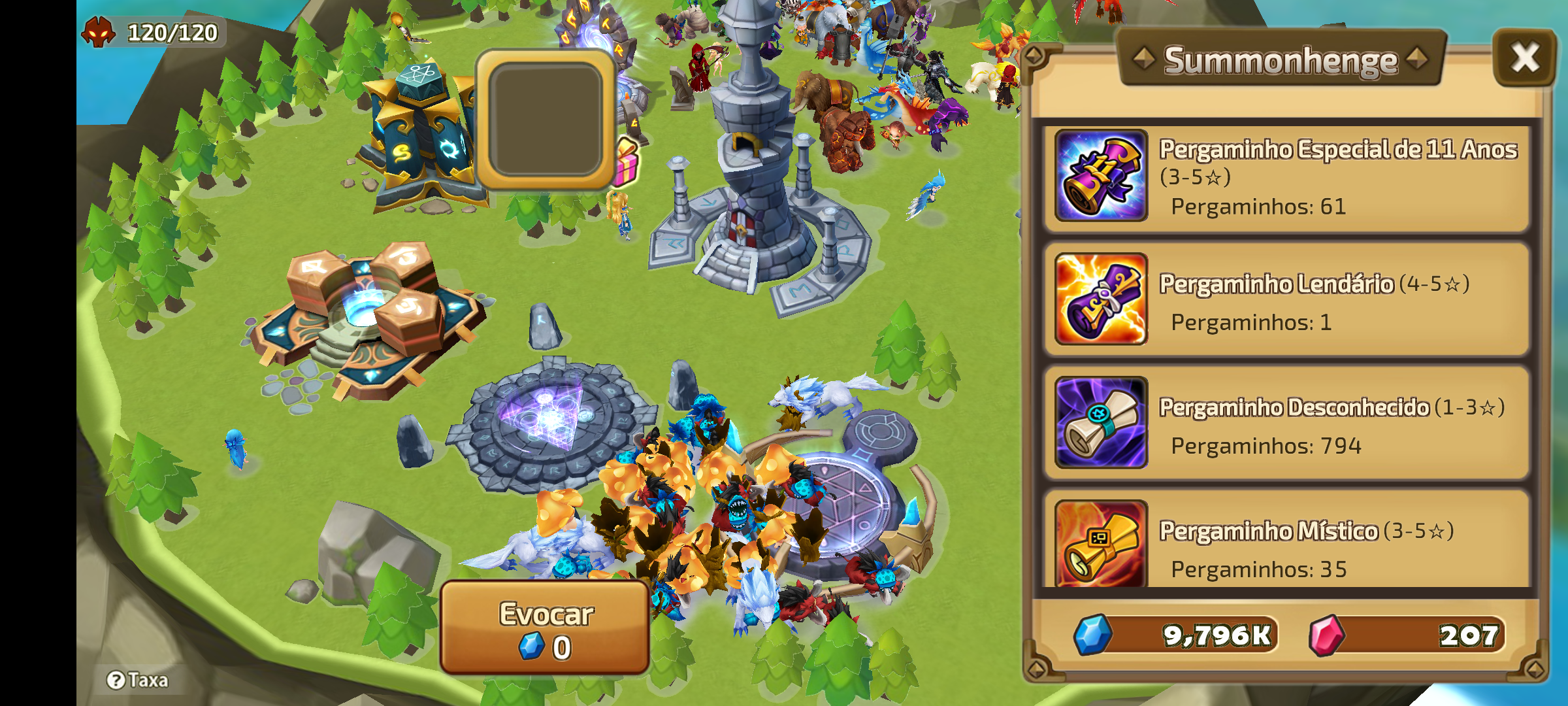The width and height of the screenshot is (1568, 706).
Task: Click the empty summon preview slot
Action: (546, 120)
